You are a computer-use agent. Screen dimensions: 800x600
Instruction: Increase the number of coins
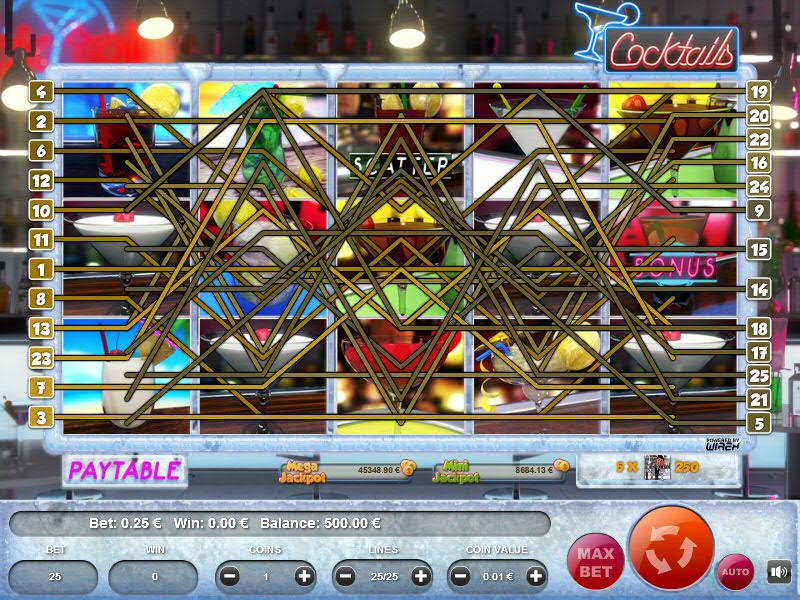click(x=304, y=576)
